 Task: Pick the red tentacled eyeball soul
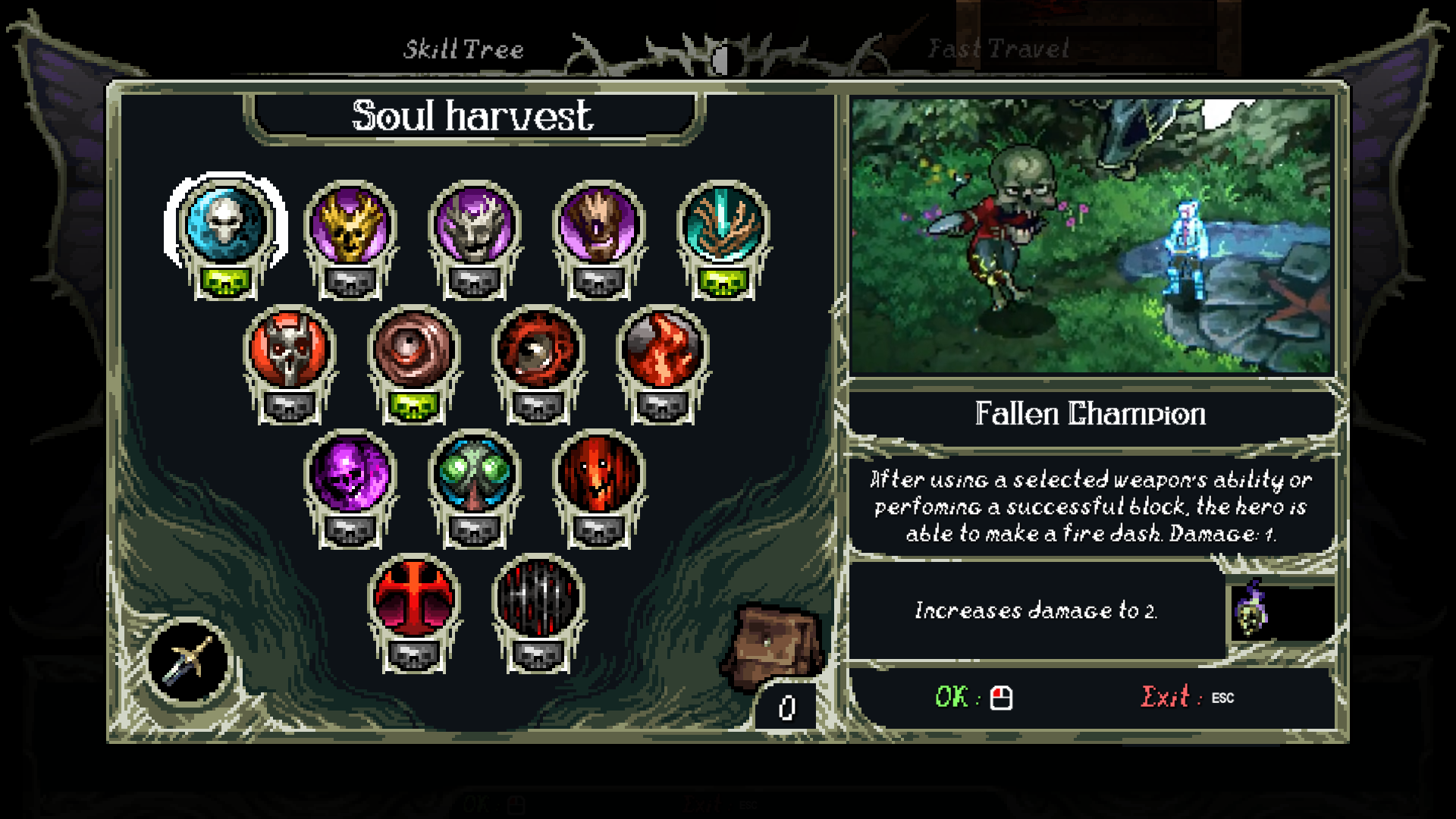[538, 350]
